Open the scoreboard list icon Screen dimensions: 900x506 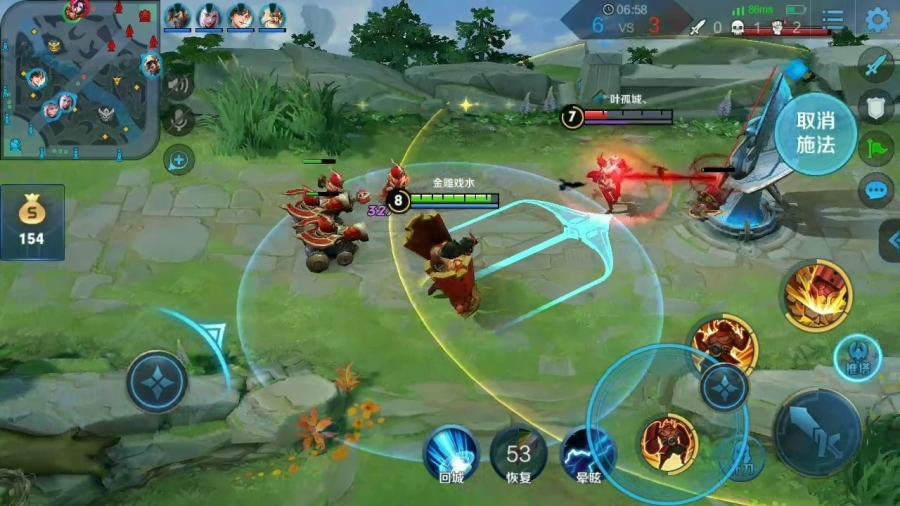[x=832, y=19]
